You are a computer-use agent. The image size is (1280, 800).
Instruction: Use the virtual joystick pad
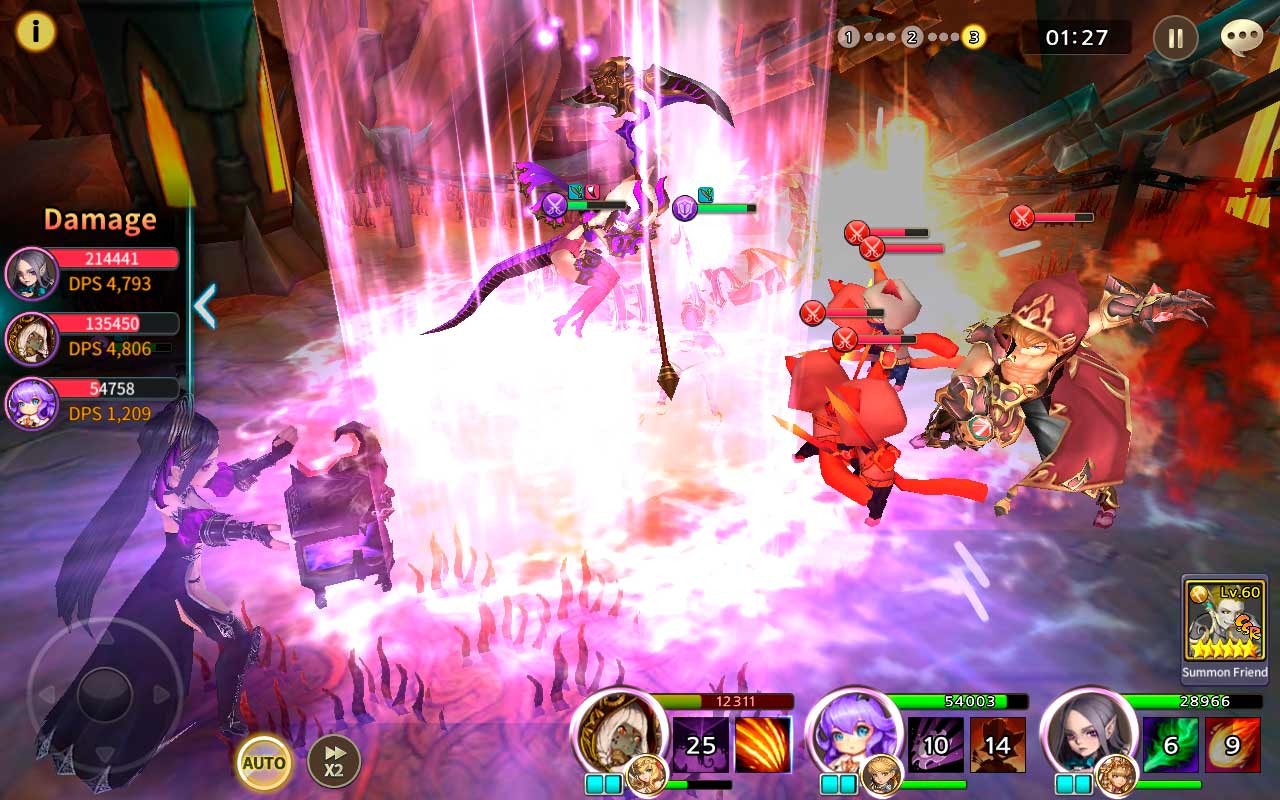[105, 692]
